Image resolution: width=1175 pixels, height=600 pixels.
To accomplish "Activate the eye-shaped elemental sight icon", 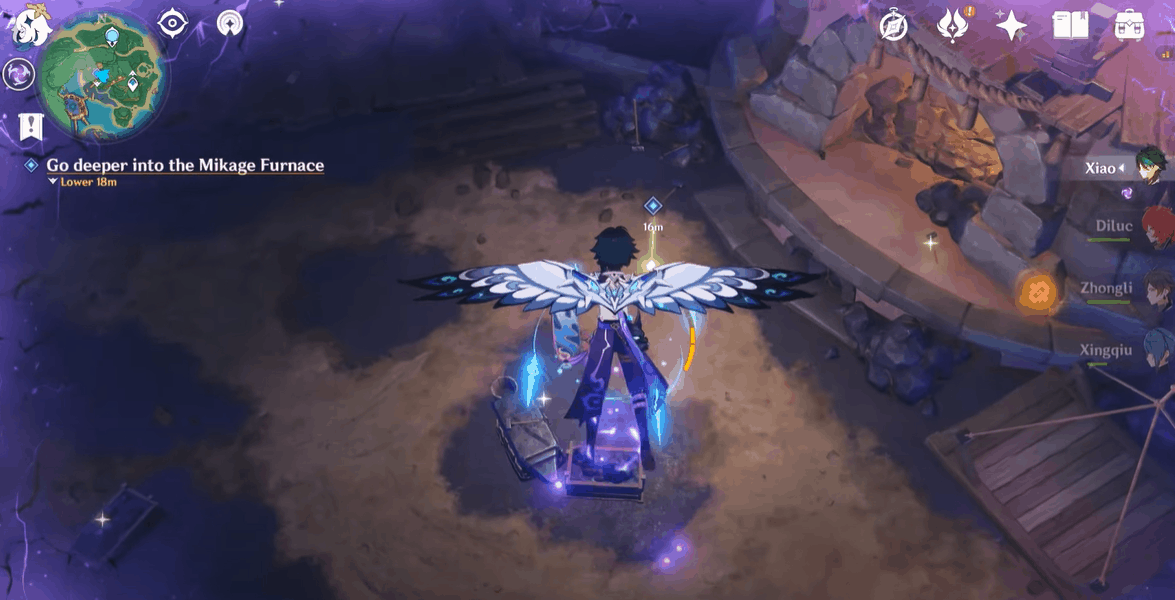I will click(x=174, y=24).
